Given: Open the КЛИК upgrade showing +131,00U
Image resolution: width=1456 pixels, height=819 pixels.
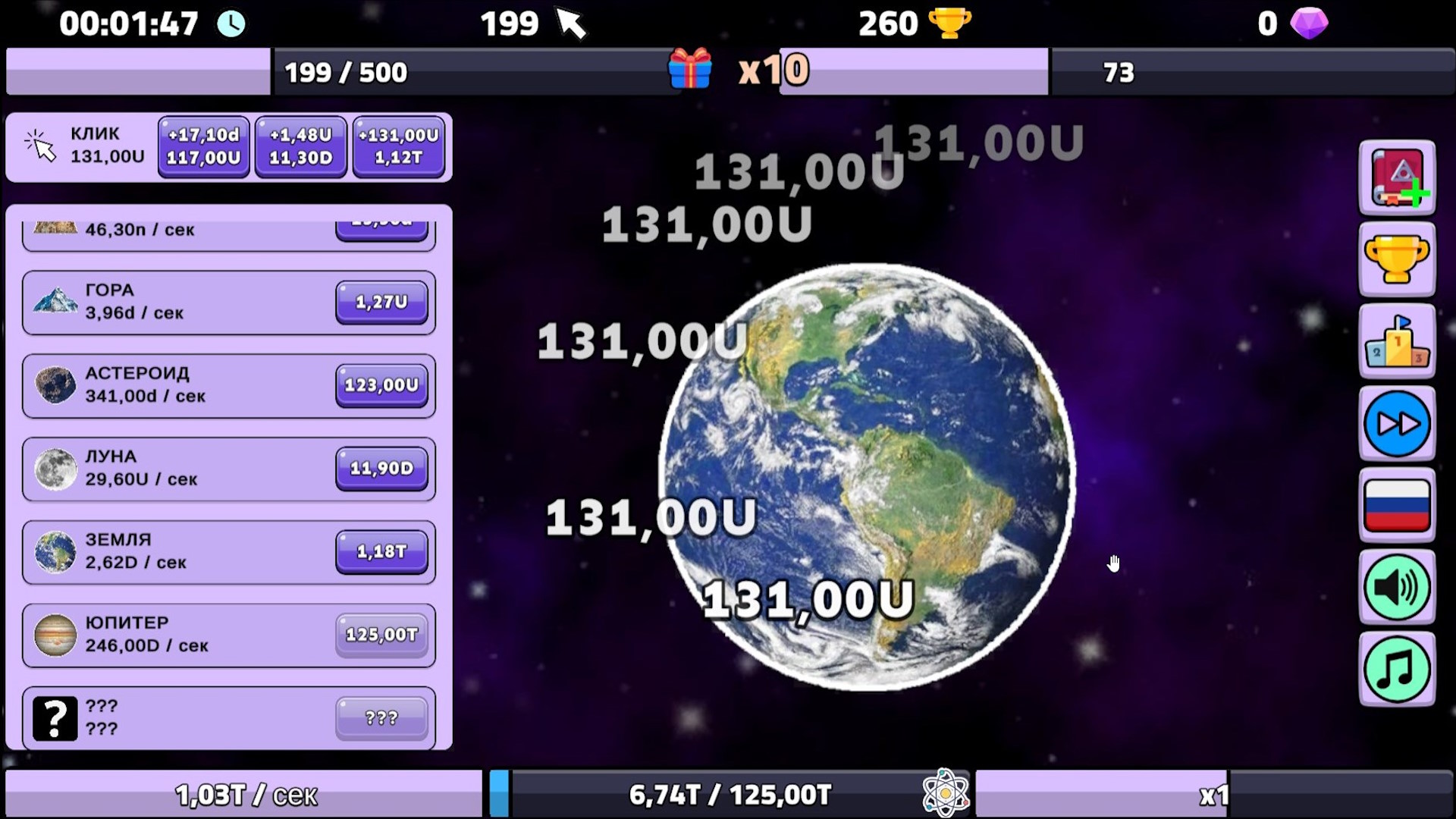Looking at the screenshot, I should coord(399,146).
